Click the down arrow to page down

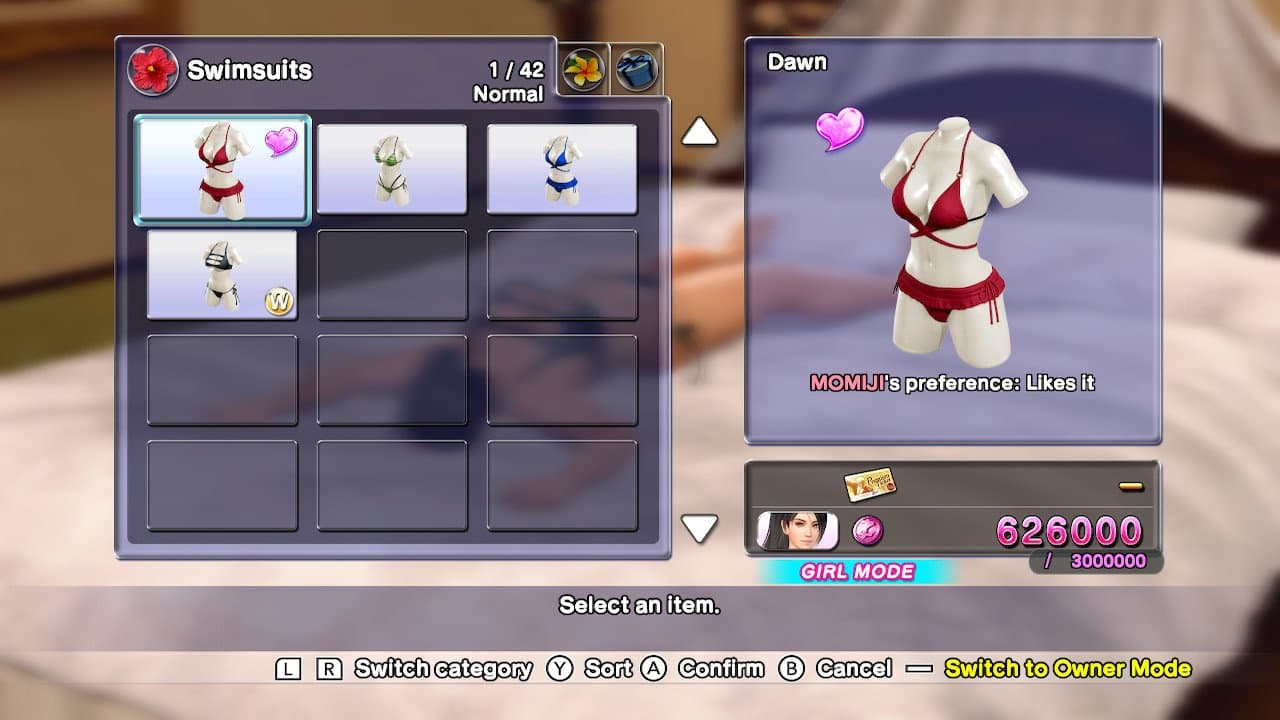699,527
